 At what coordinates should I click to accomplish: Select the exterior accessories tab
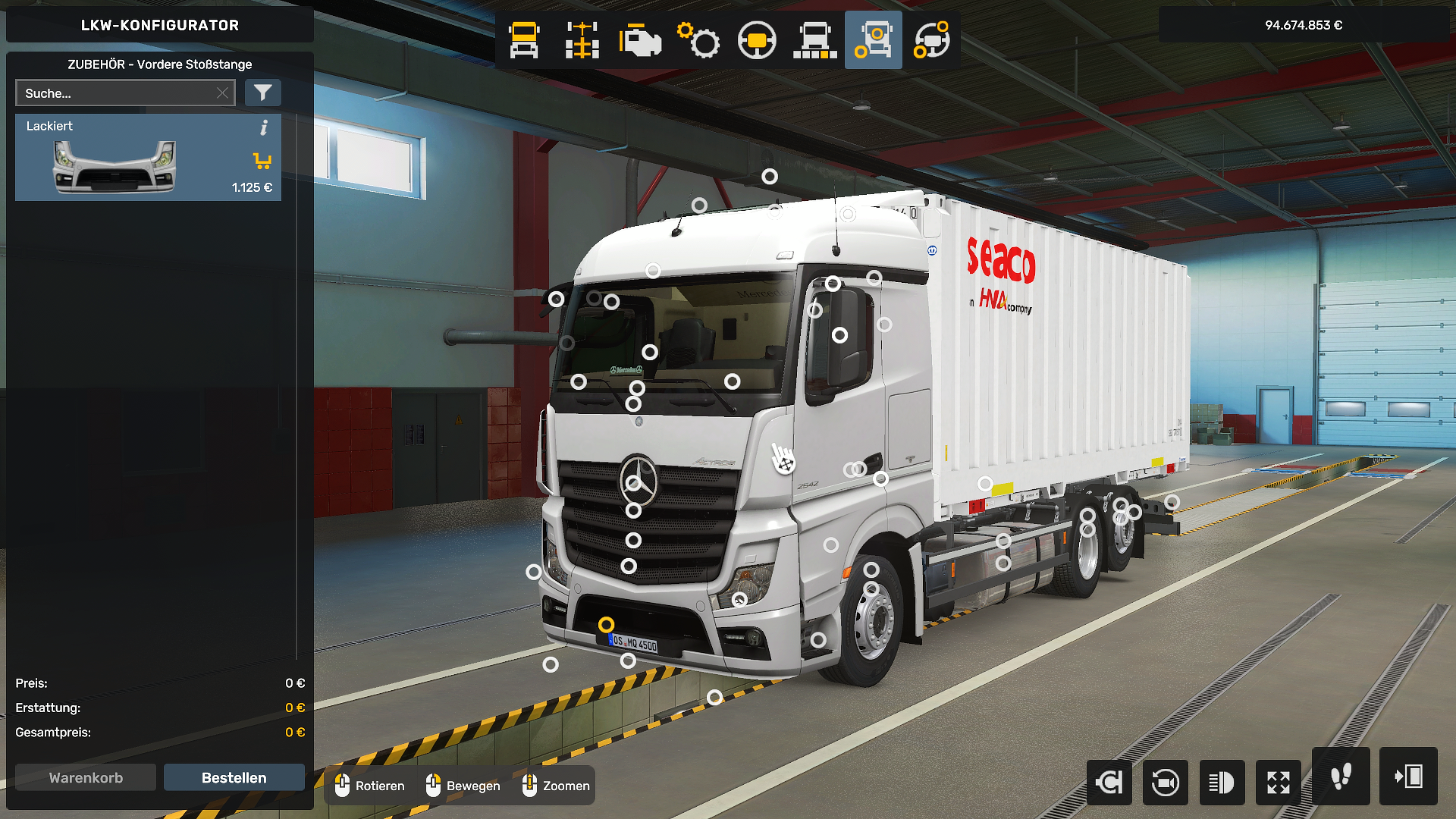pos(874,40)
